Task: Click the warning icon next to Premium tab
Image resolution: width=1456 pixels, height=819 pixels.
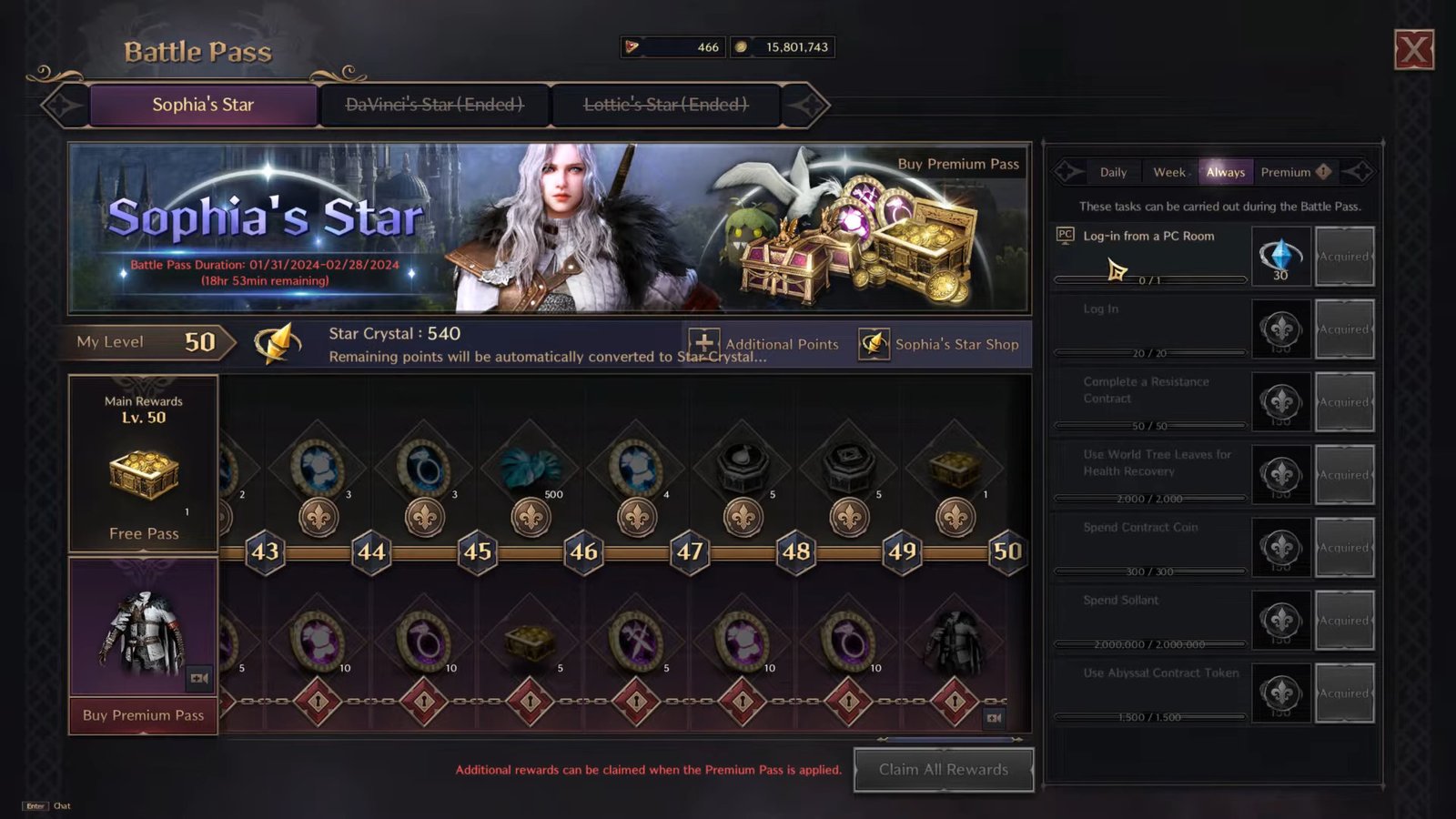Action: [1321, 171]
